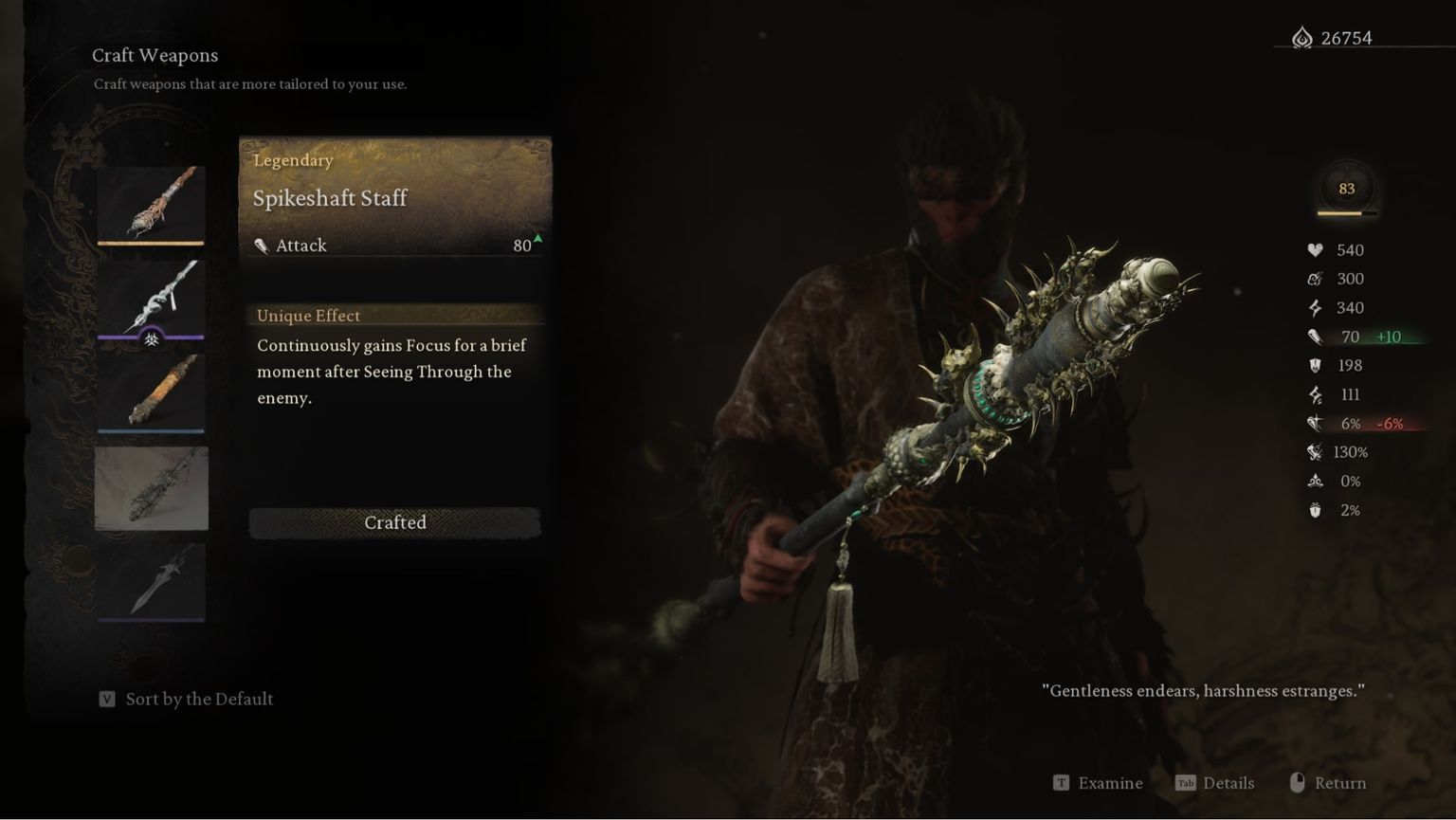
Task: Return to the previous menu
Action: coord(1328,783)
